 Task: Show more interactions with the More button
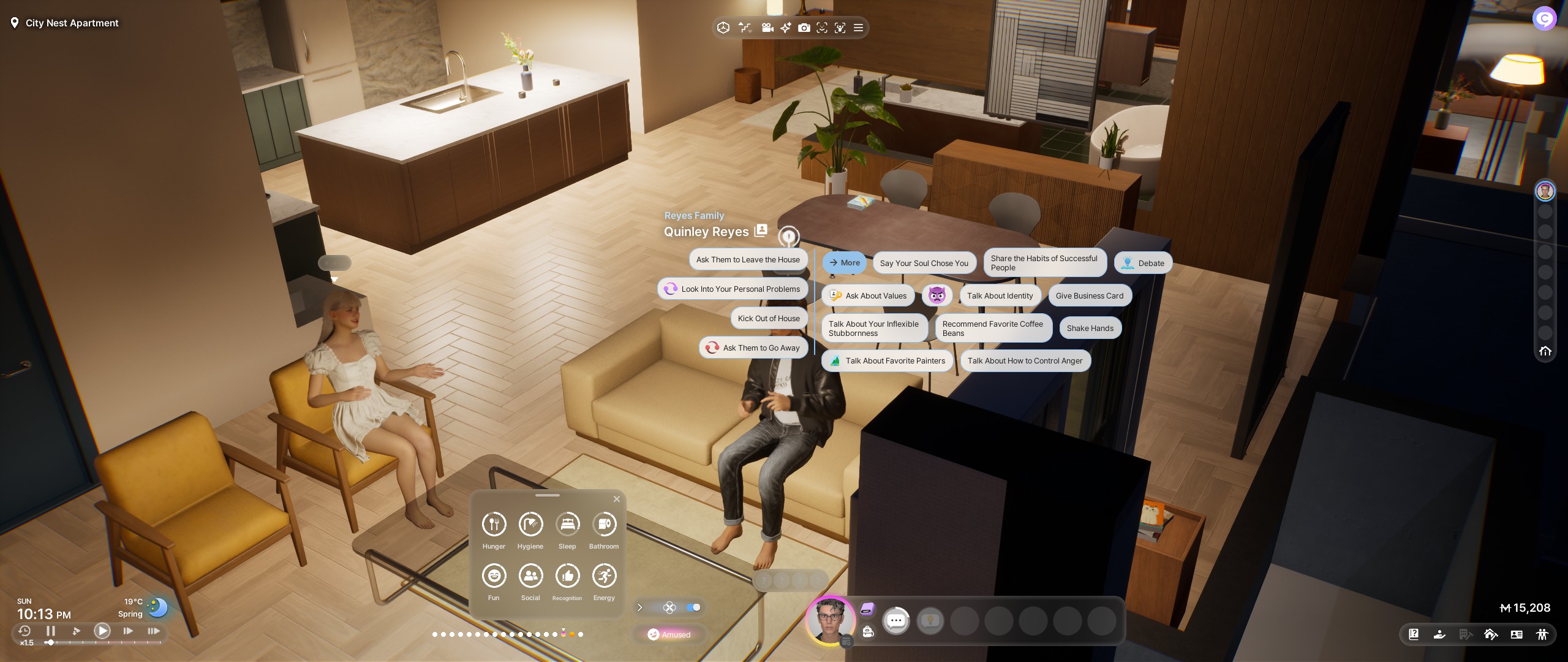click(844, 263)
